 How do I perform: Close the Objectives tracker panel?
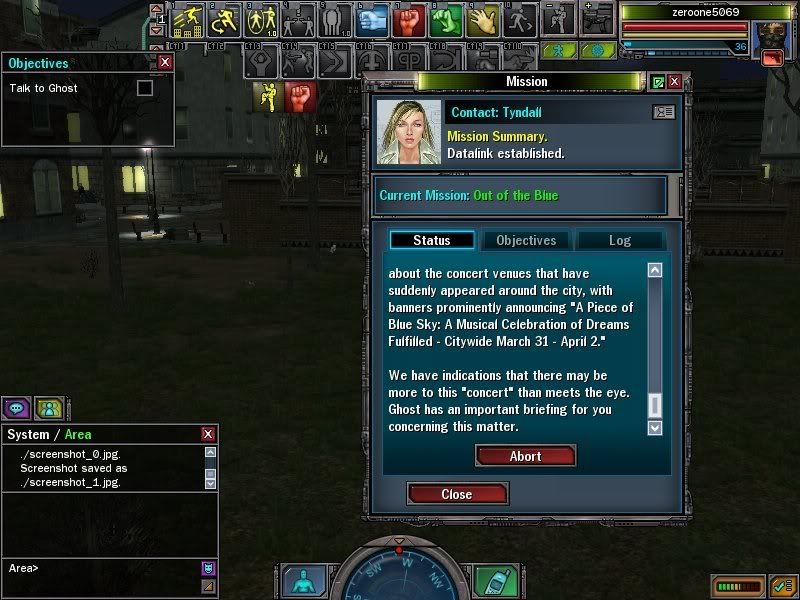pyautogui.click(x=165, y=62)
